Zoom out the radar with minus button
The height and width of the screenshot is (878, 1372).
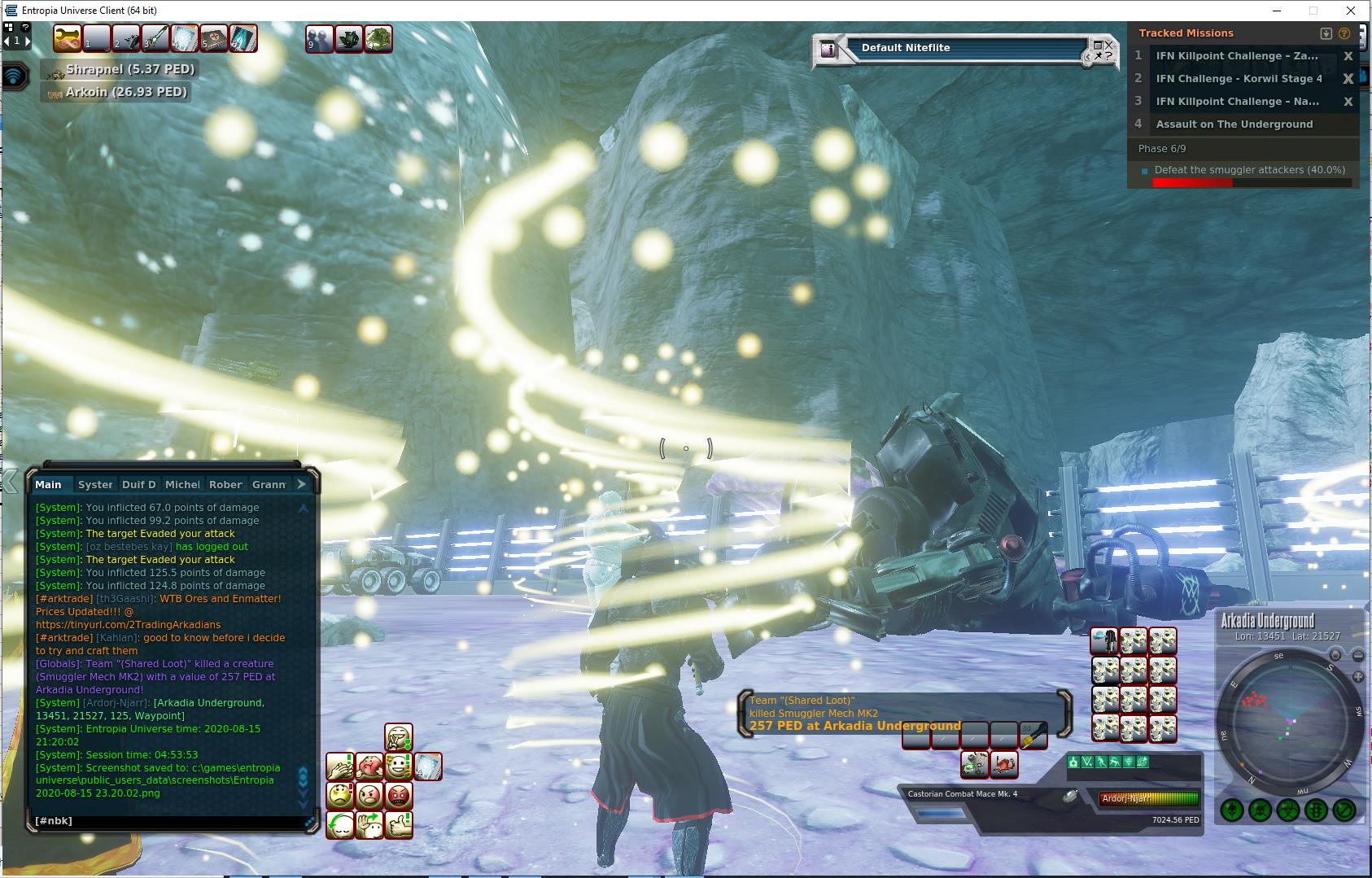click(1358, 656)
